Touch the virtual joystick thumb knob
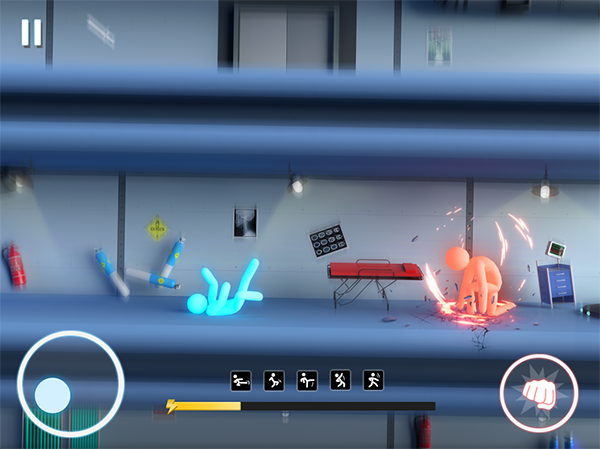600x449 pixels. 51,396
